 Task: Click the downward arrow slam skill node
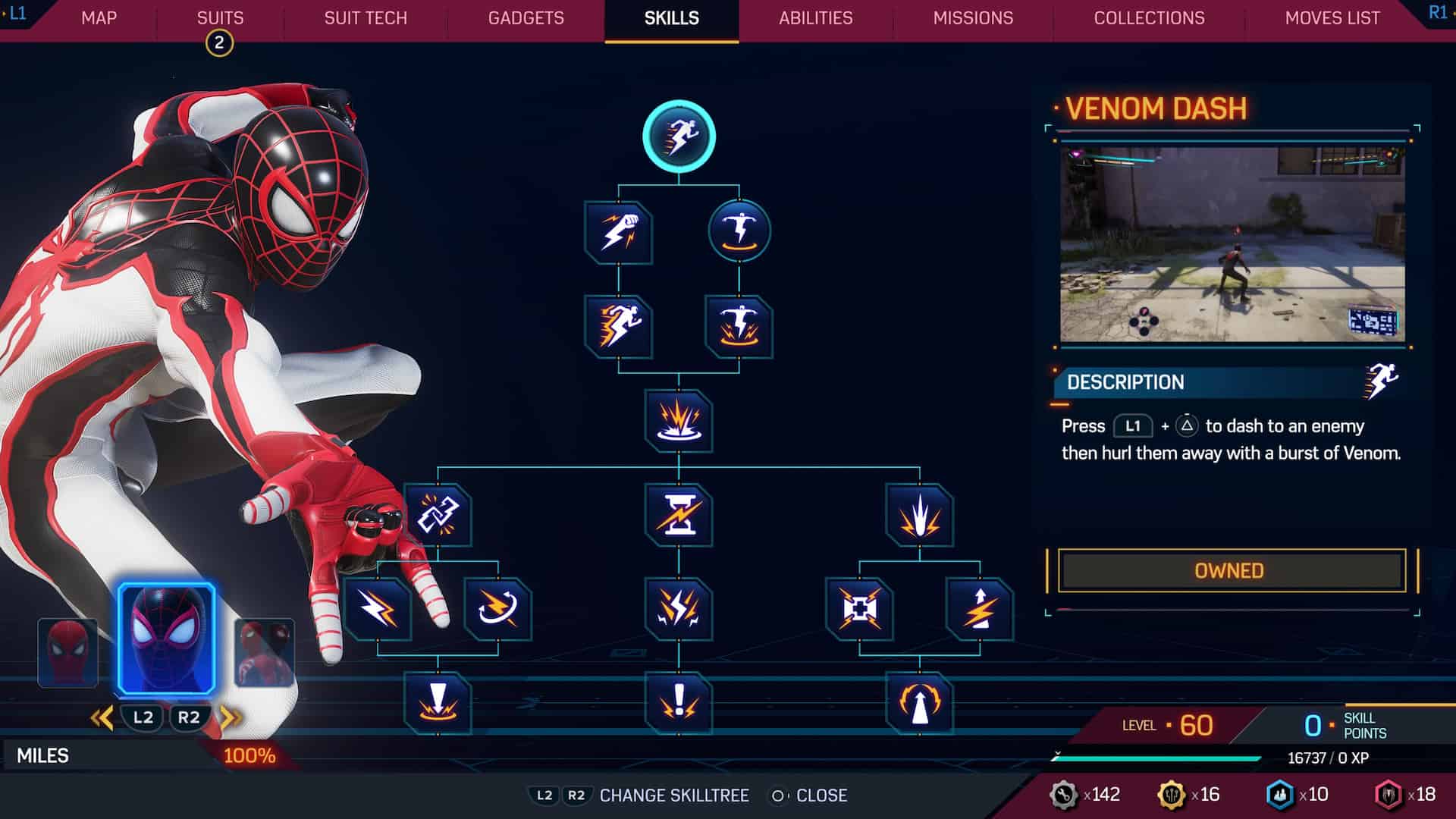click(438, 701)
